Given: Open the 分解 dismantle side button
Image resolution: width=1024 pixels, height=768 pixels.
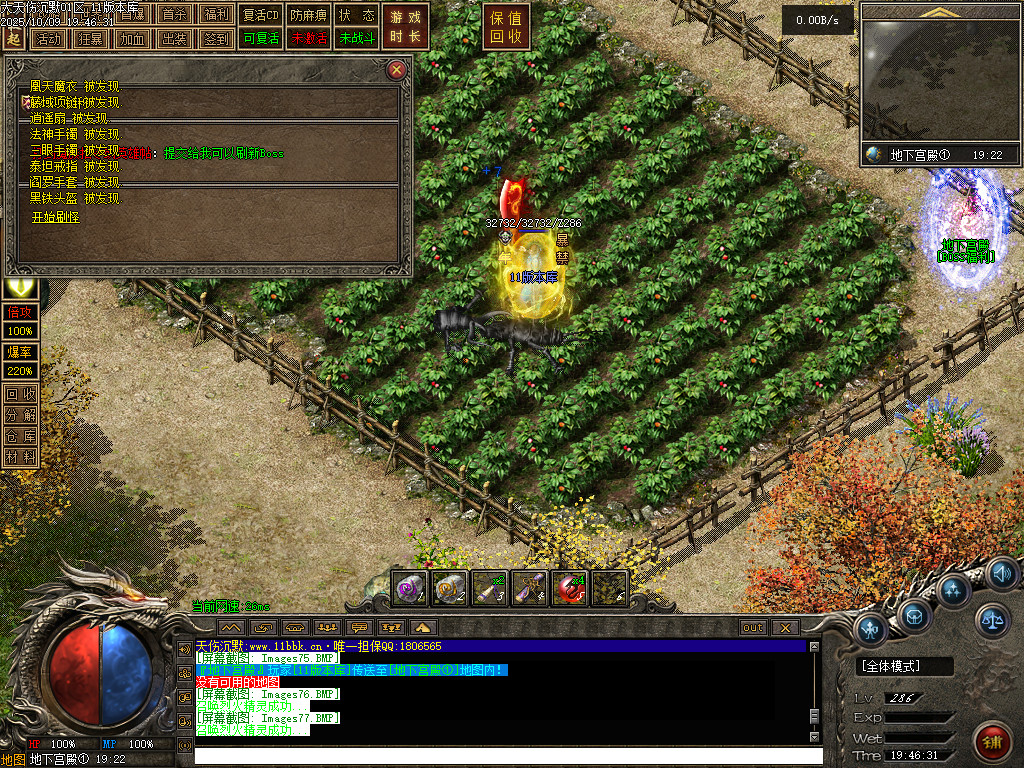Looking at the screenshot, I should point(21,414).
